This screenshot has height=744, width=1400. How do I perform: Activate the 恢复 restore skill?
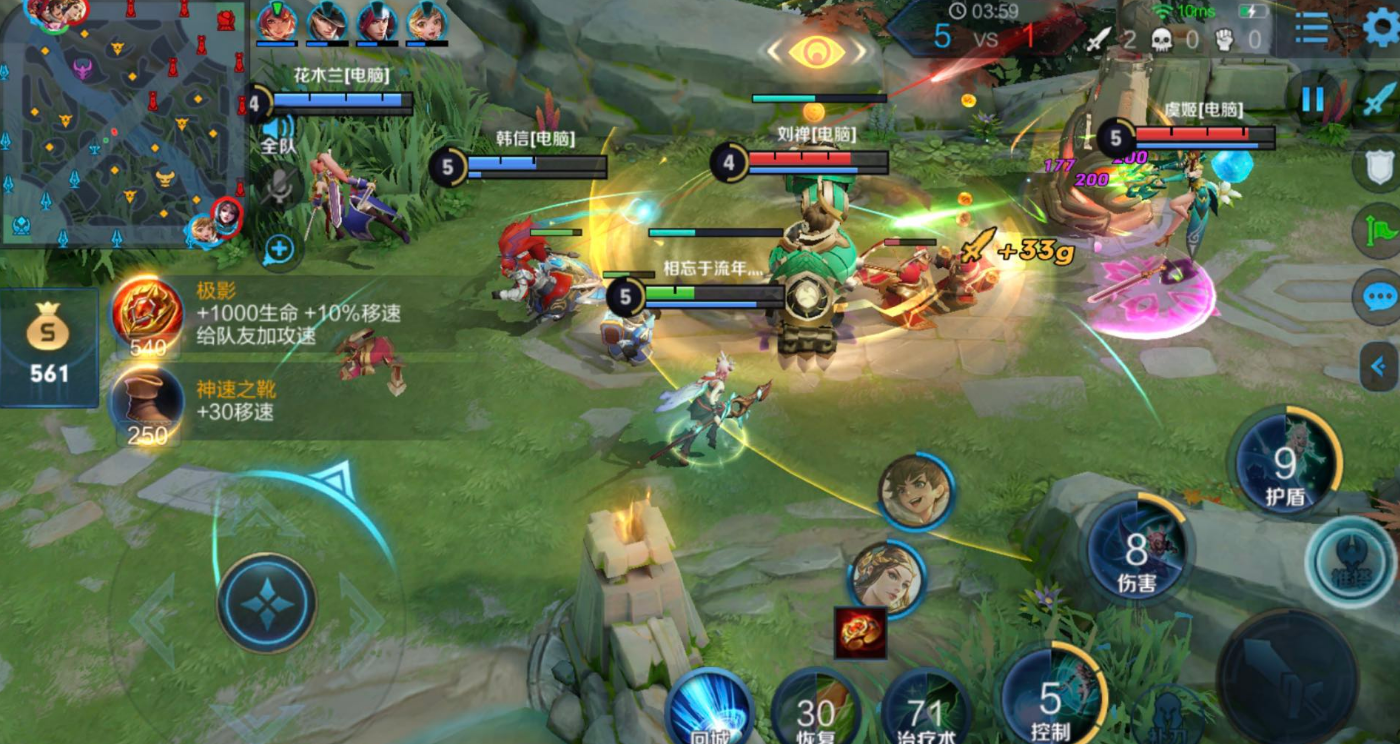(815, 712)
